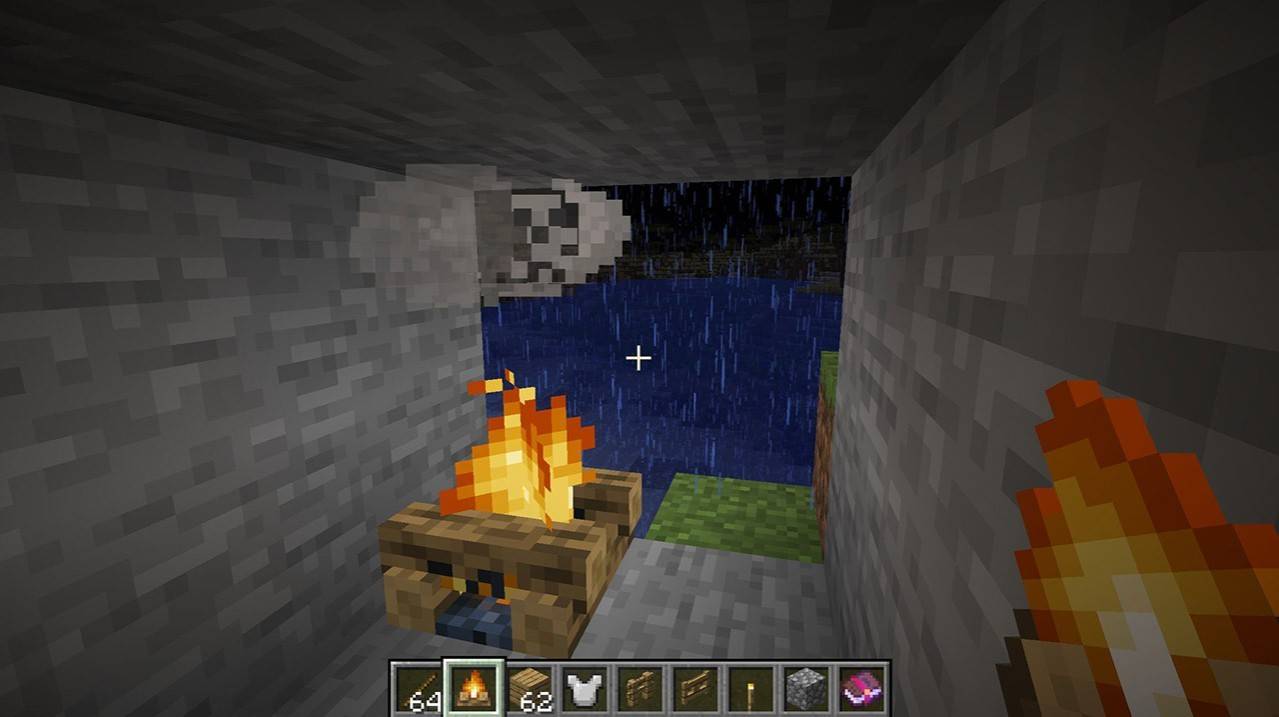Choose the wooden slab stack slot
This screenshot has height=717, width=1279.
[529, 689]
